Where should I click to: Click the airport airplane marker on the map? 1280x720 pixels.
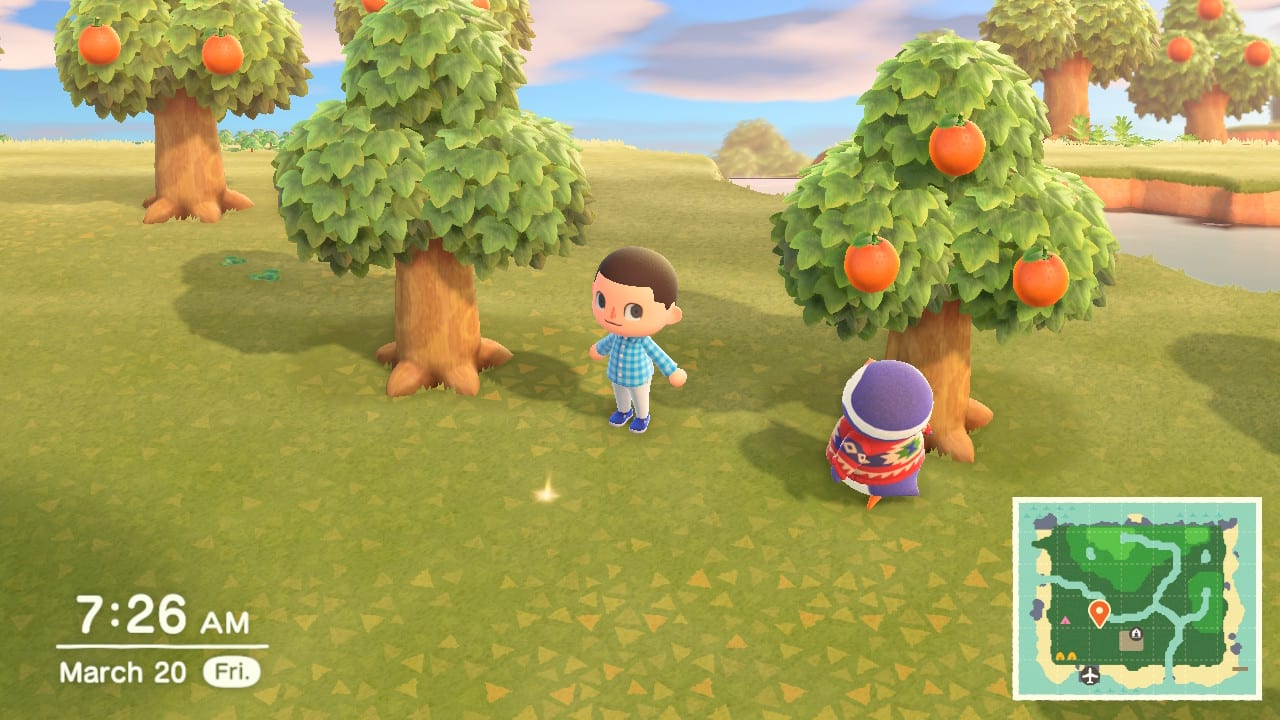point(1089,675)
